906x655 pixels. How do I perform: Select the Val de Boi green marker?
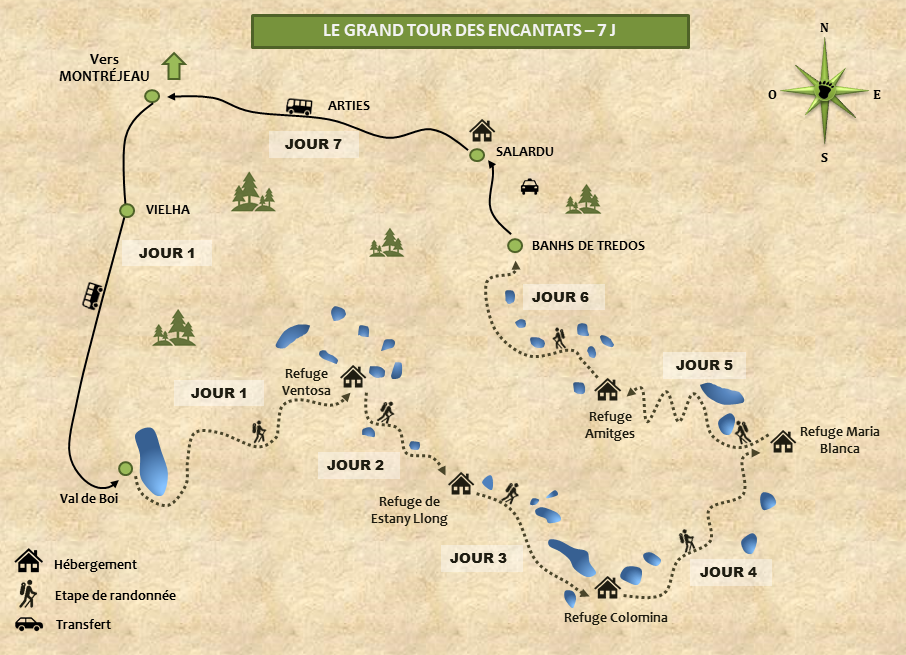tap(126, 468)
